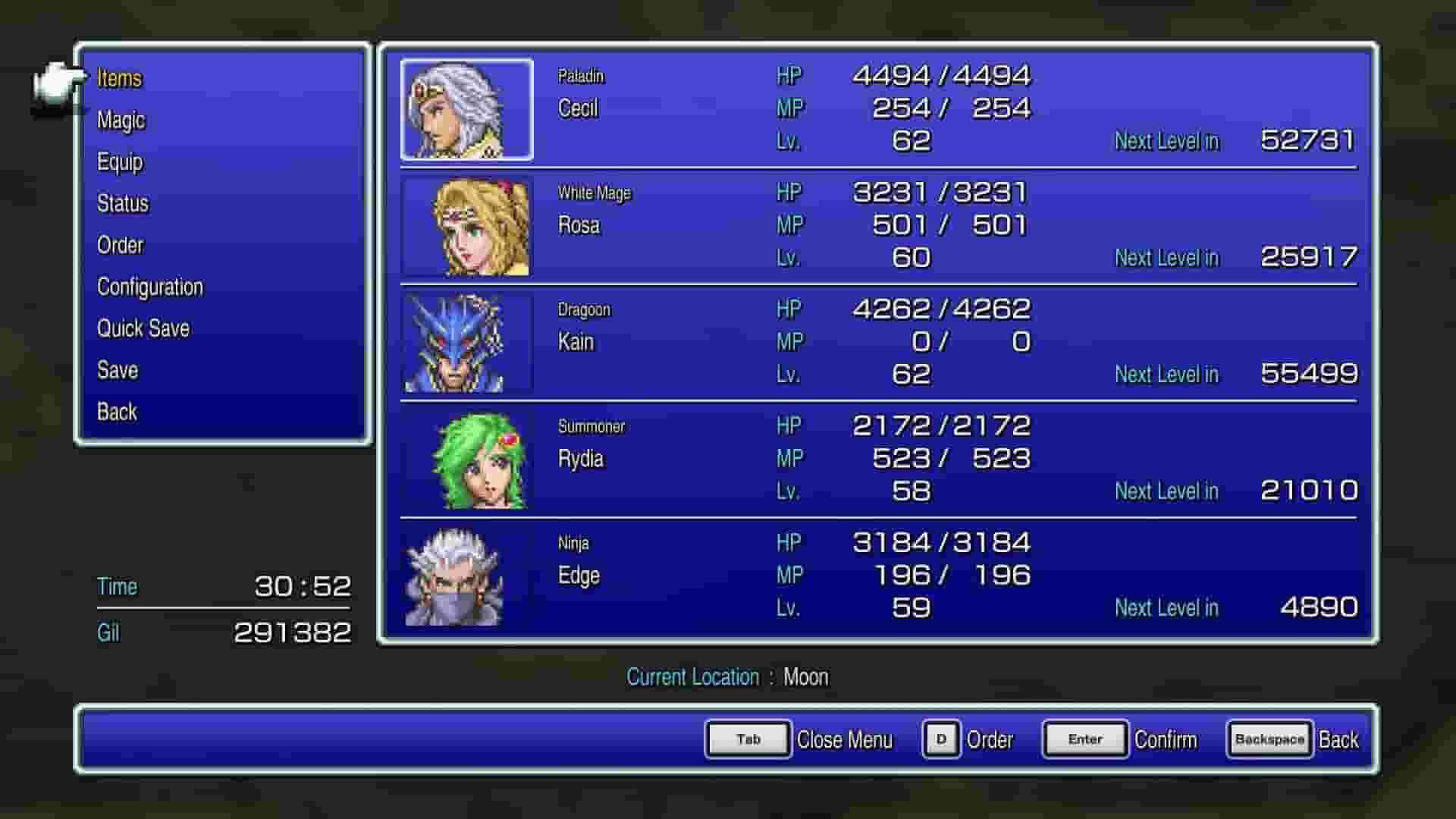Click Back to exit the menu

click(116, 412)
